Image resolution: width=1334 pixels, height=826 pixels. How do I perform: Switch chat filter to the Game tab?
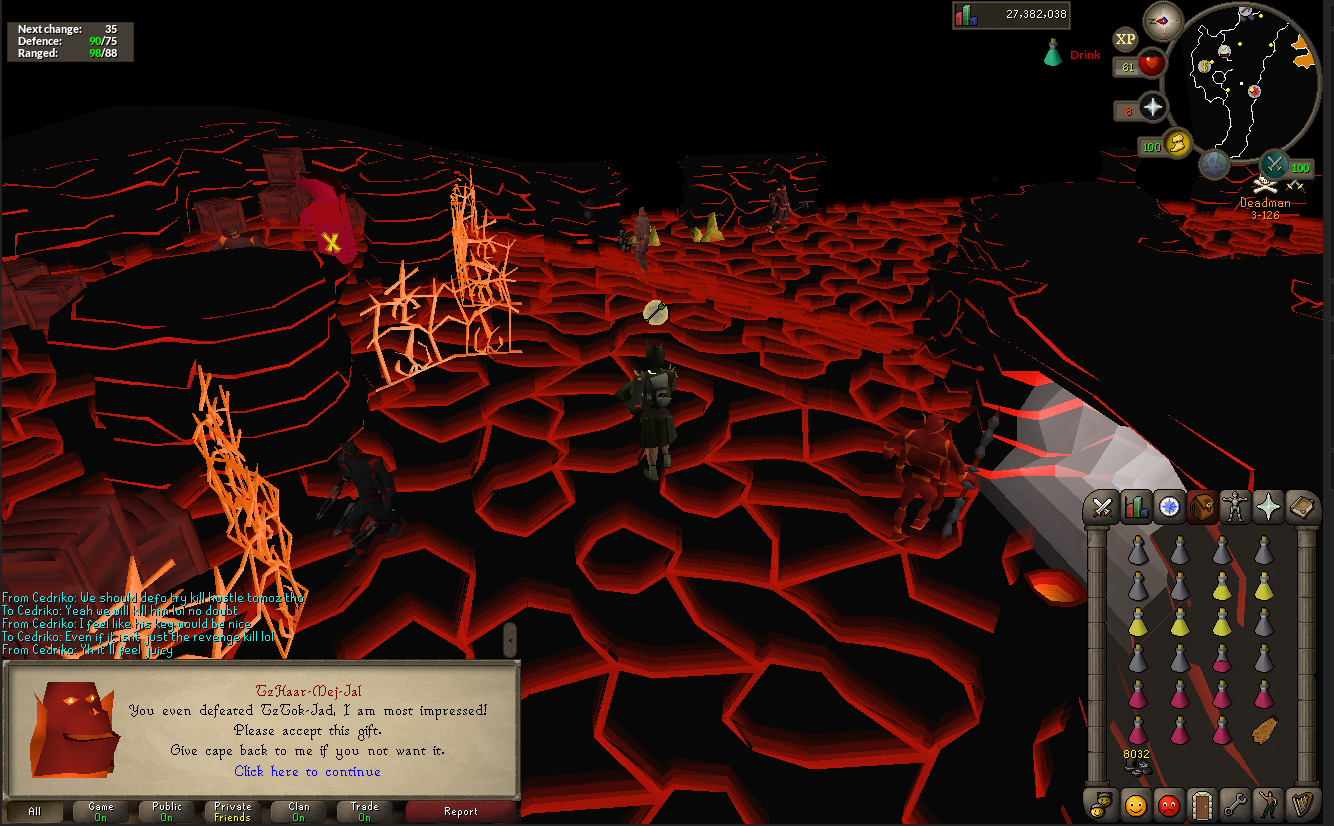click(x=101, y=812)
